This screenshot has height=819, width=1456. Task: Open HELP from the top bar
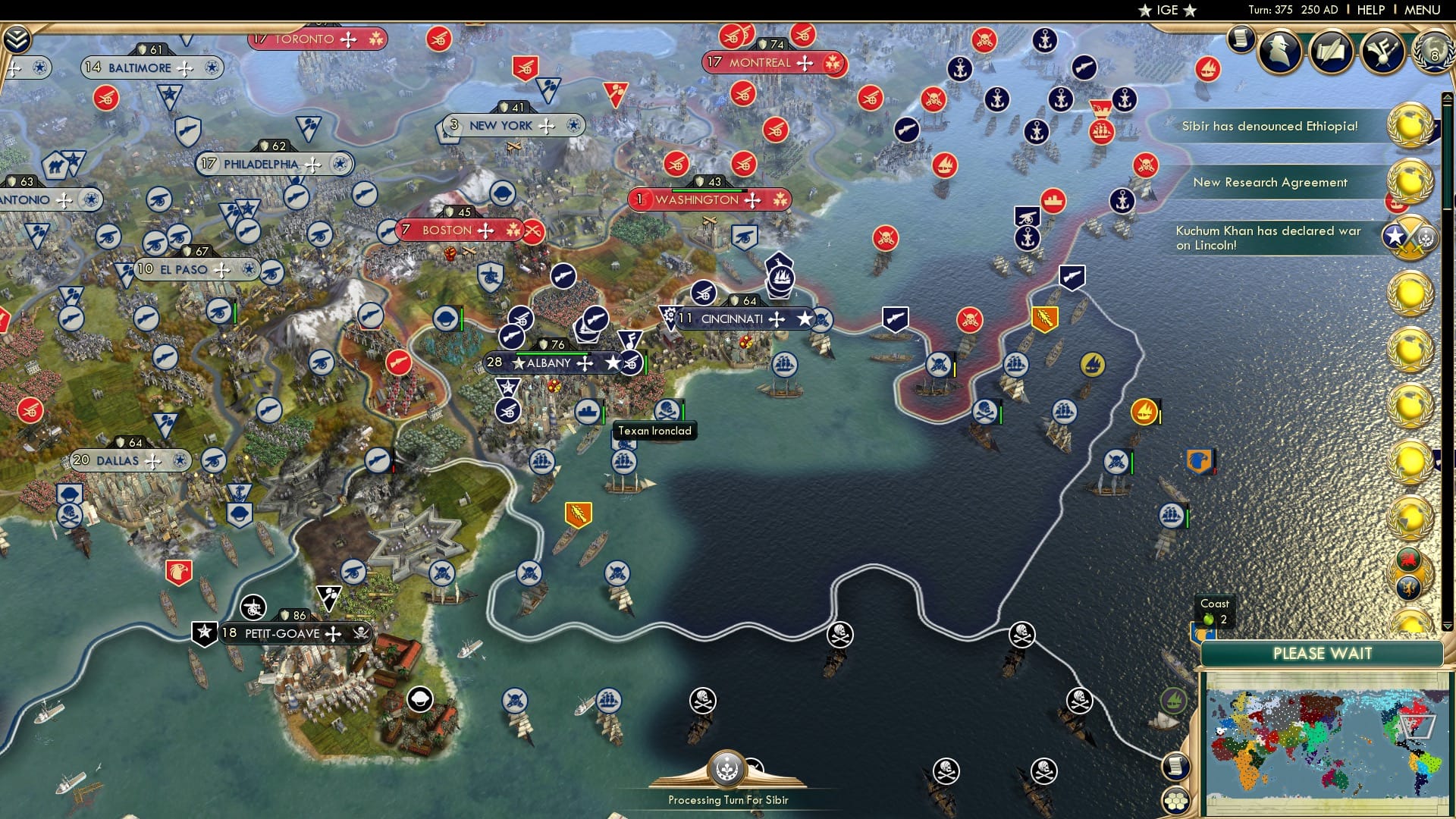(x=1370, y=10)
